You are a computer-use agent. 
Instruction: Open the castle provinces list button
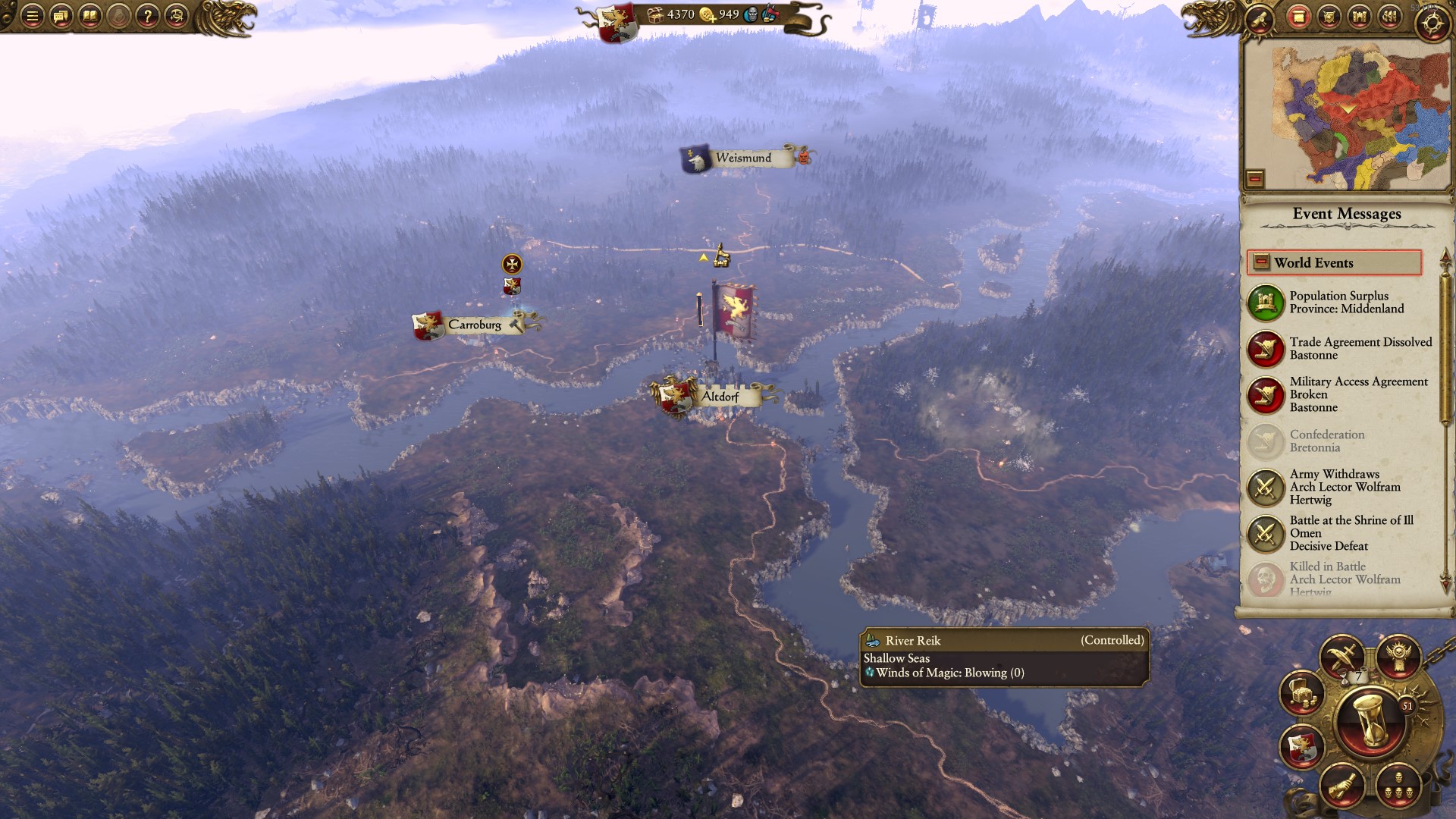pyautogui.click(x=1359, y=17)
